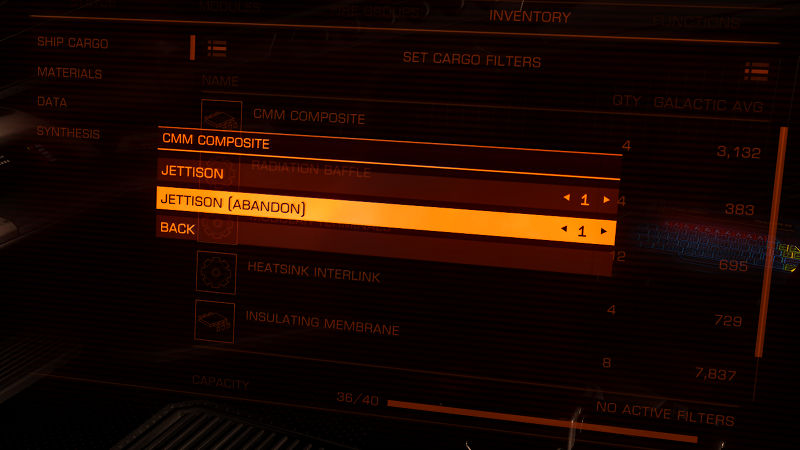Screen dimensions: 800x450
Task: Open the Ship Cargo section
Action: tap(72, 43)
